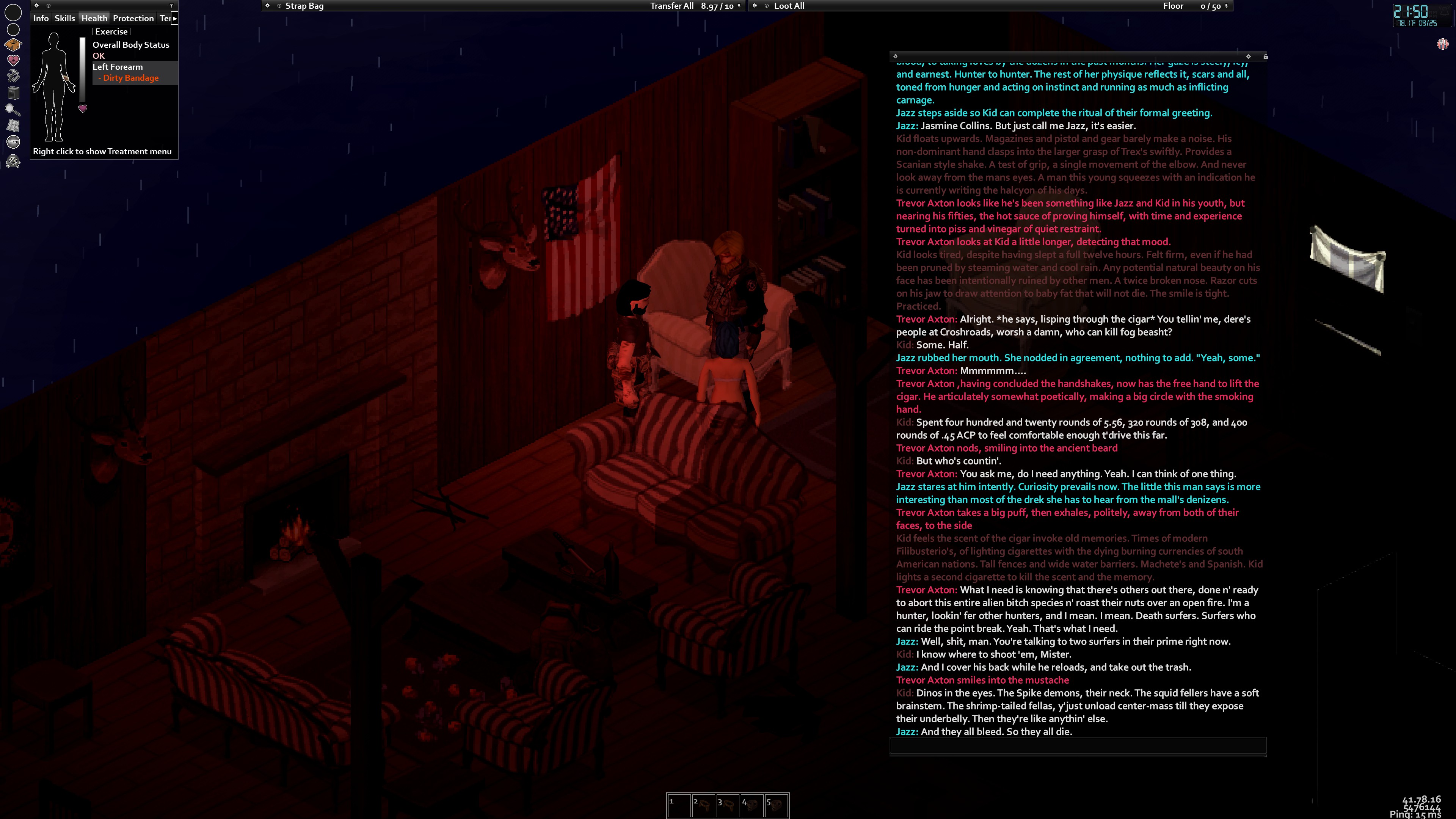This screenshot has height=819, width=1456.
Task: Open the folded map icon
Action: click(13, 126)
